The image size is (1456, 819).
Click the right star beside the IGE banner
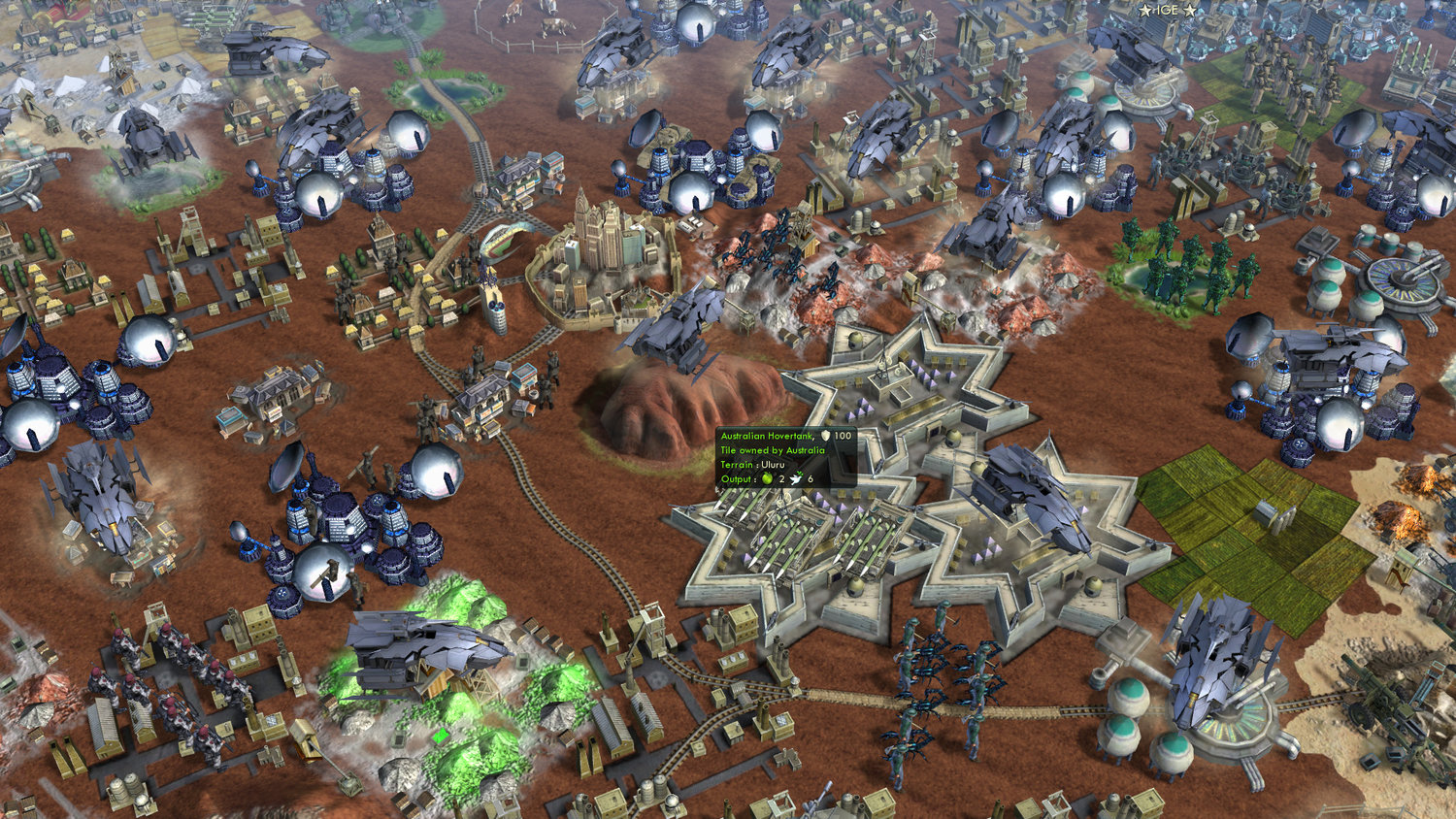pyautogui.click(x=1190, y=10)
